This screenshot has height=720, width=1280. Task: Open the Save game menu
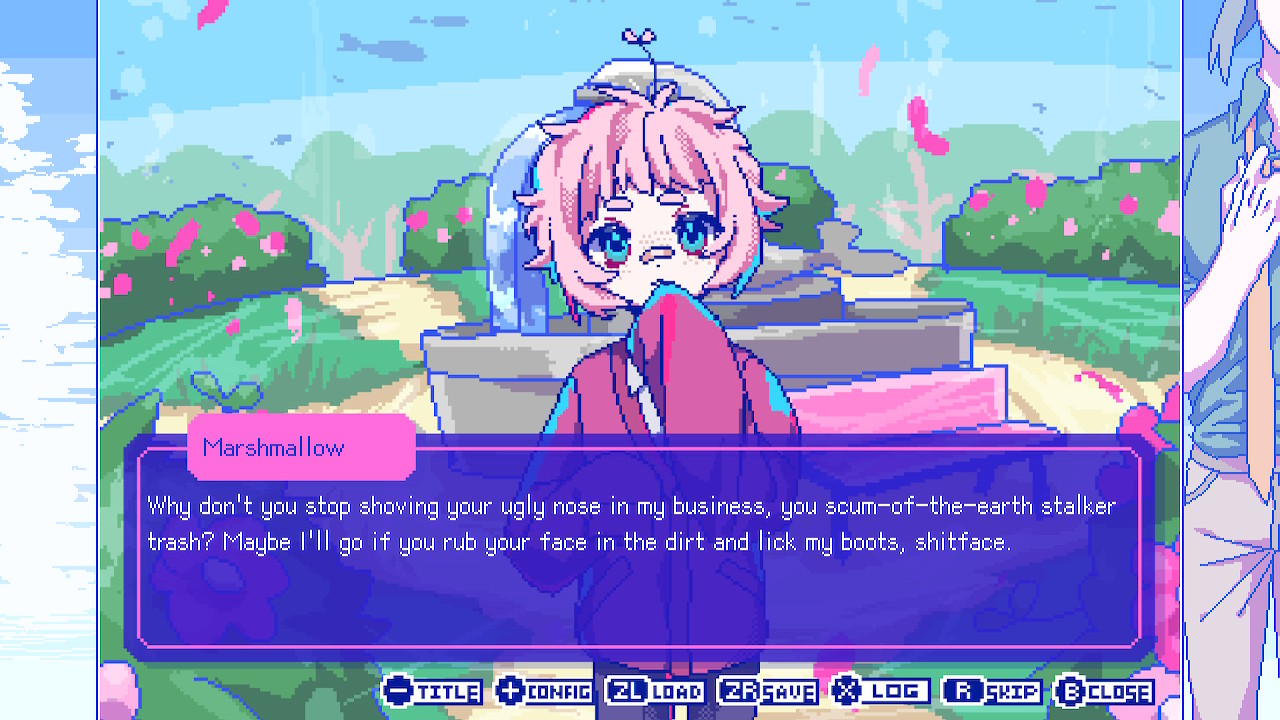[768, 691]
